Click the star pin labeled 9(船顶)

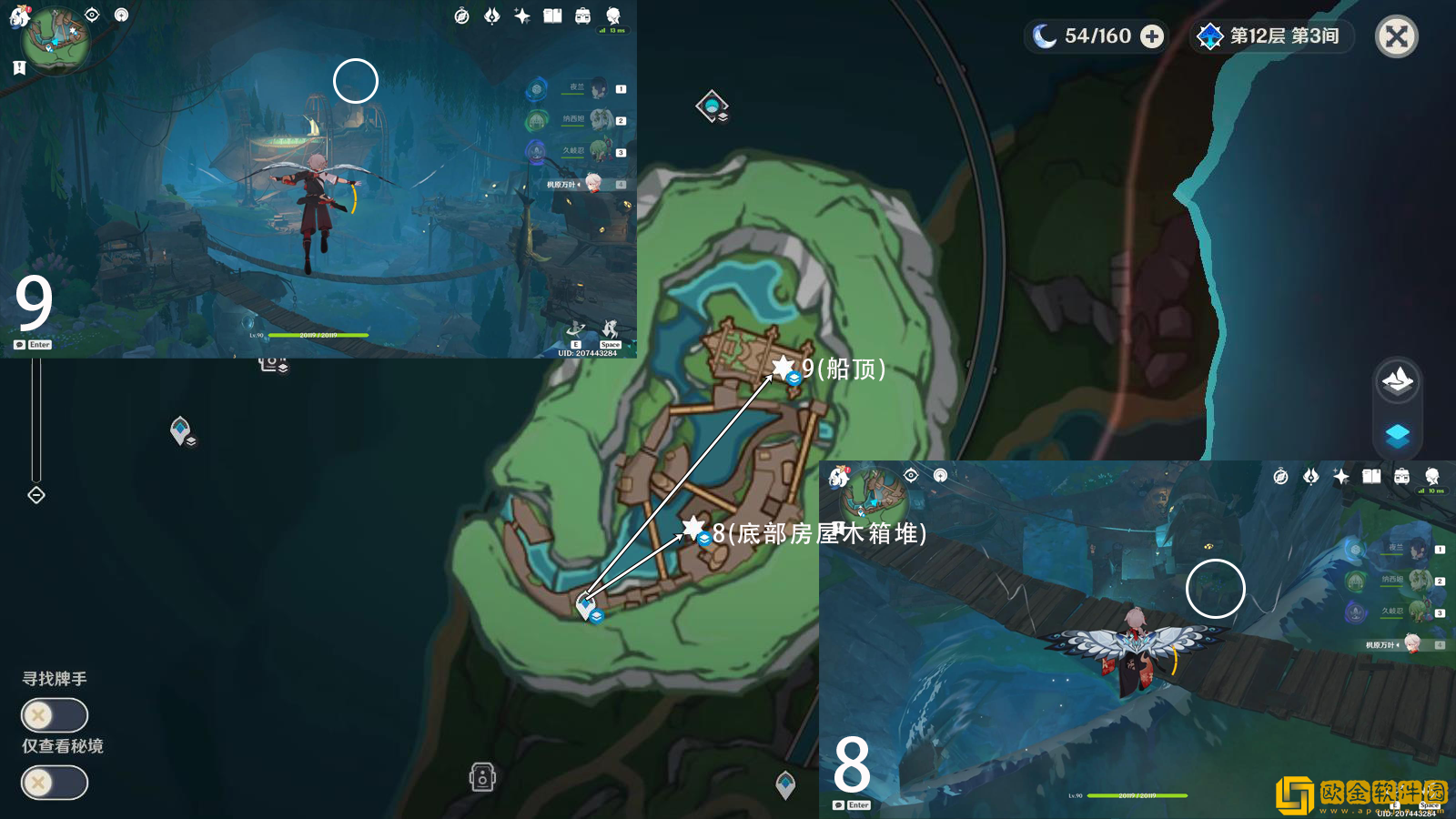tap(783, 367)
